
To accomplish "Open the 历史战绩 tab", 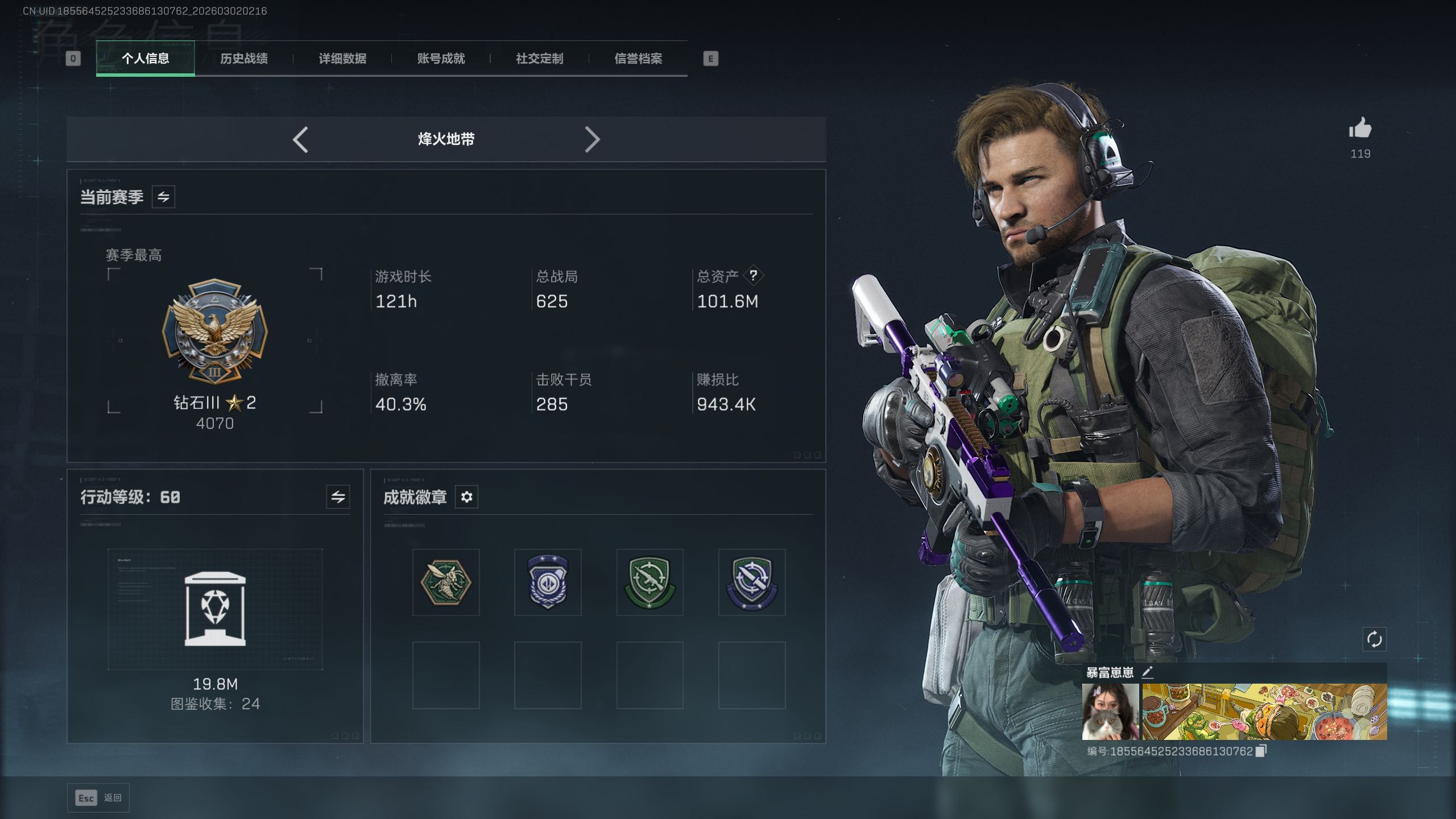I will pyautogui.click(x=244, y=59).
